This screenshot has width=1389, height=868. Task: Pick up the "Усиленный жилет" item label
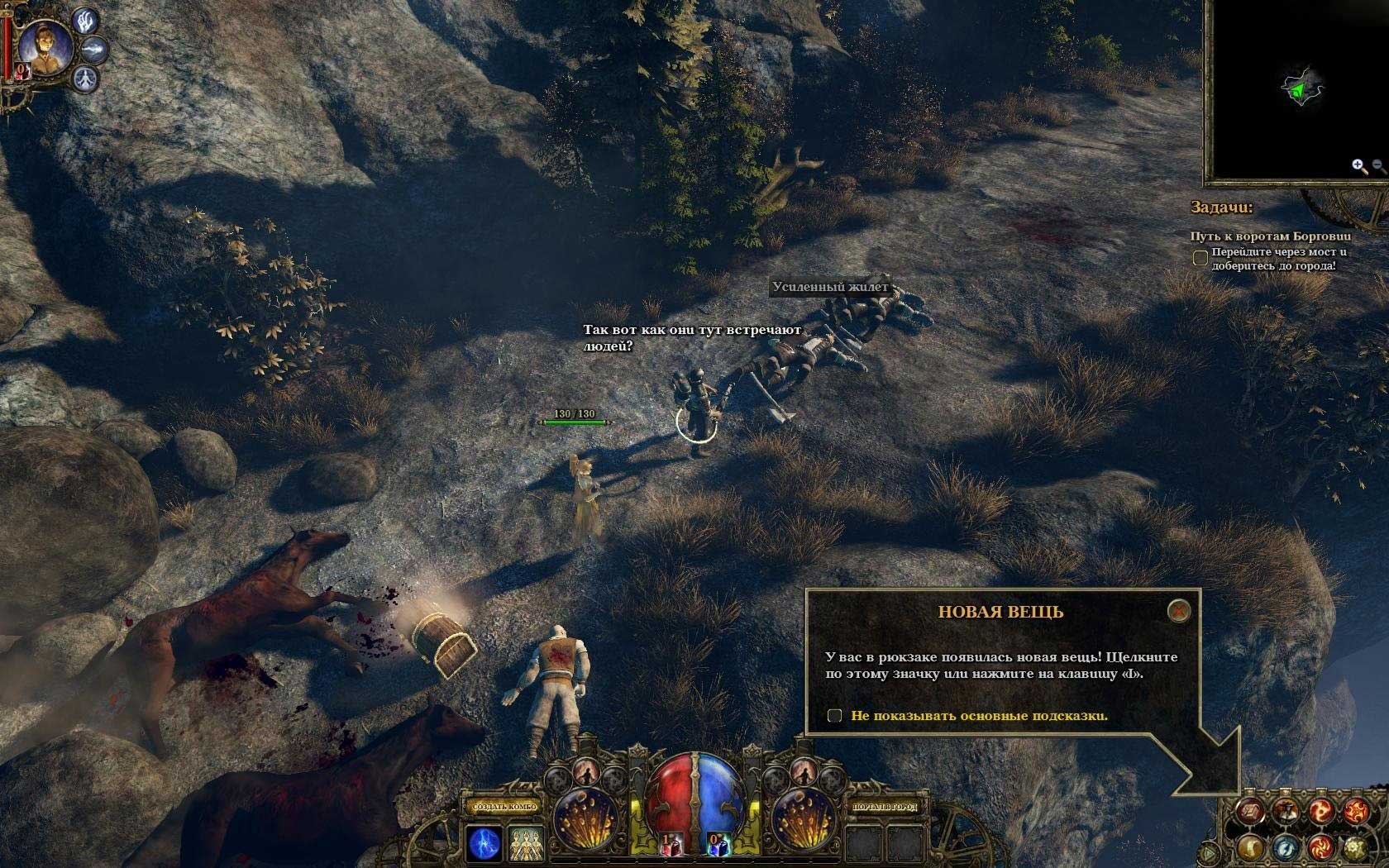(x=829, y=288)
